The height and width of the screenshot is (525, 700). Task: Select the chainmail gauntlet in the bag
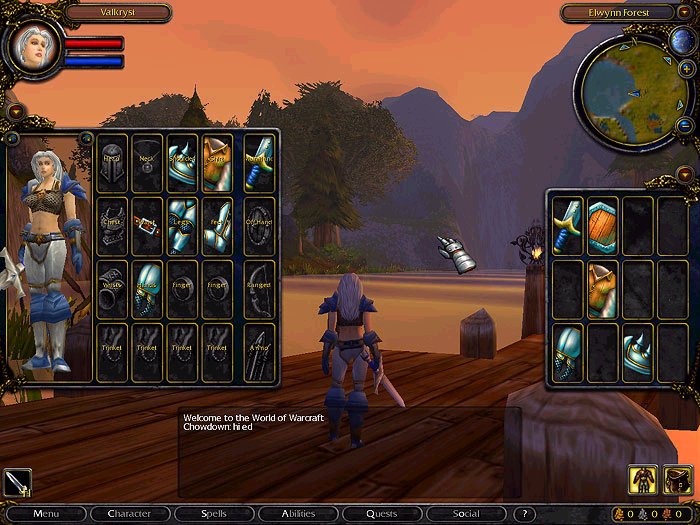[x=568, y=352]
